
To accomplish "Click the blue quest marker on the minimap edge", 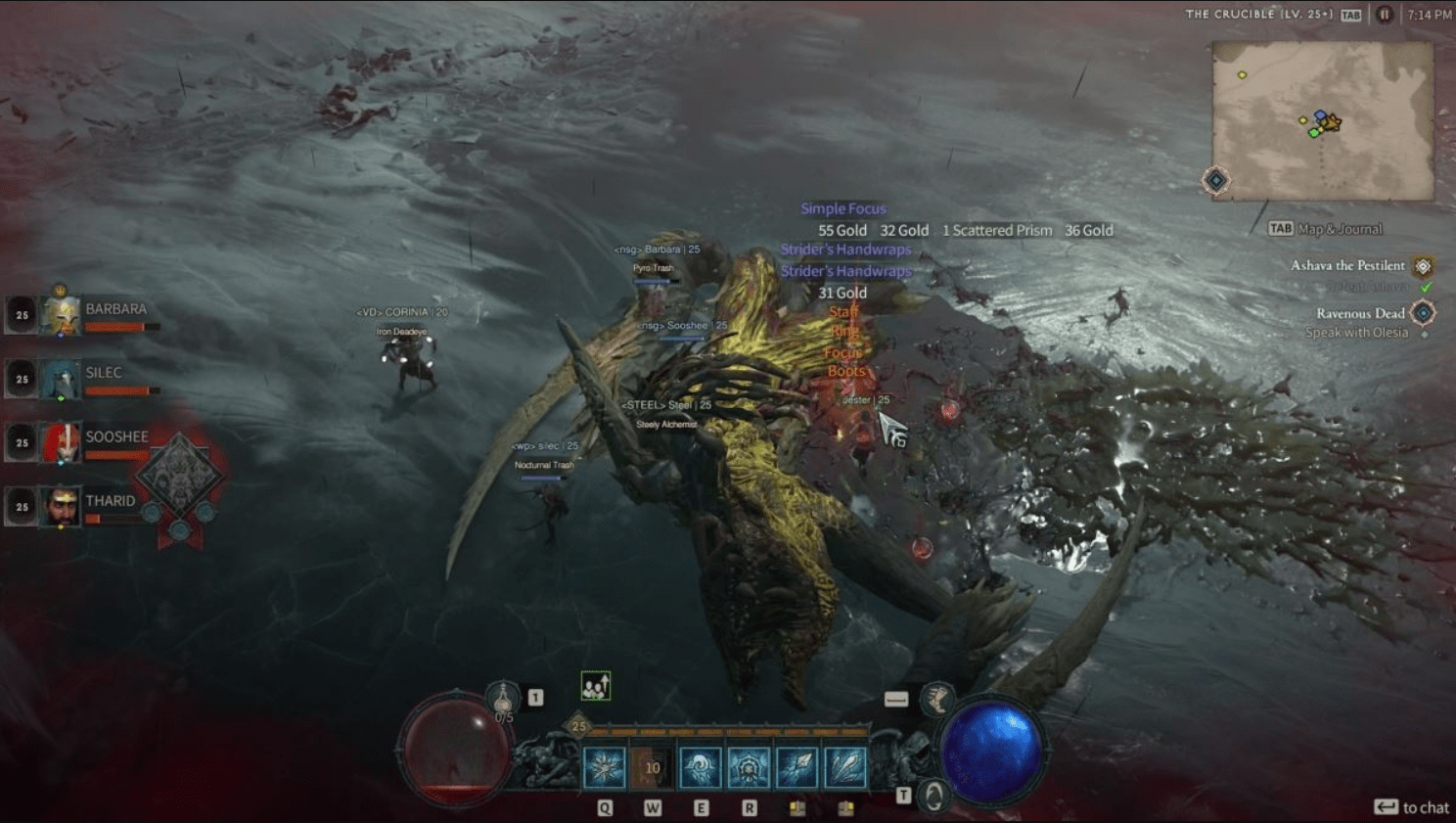I will click(x=1216, y=180).
